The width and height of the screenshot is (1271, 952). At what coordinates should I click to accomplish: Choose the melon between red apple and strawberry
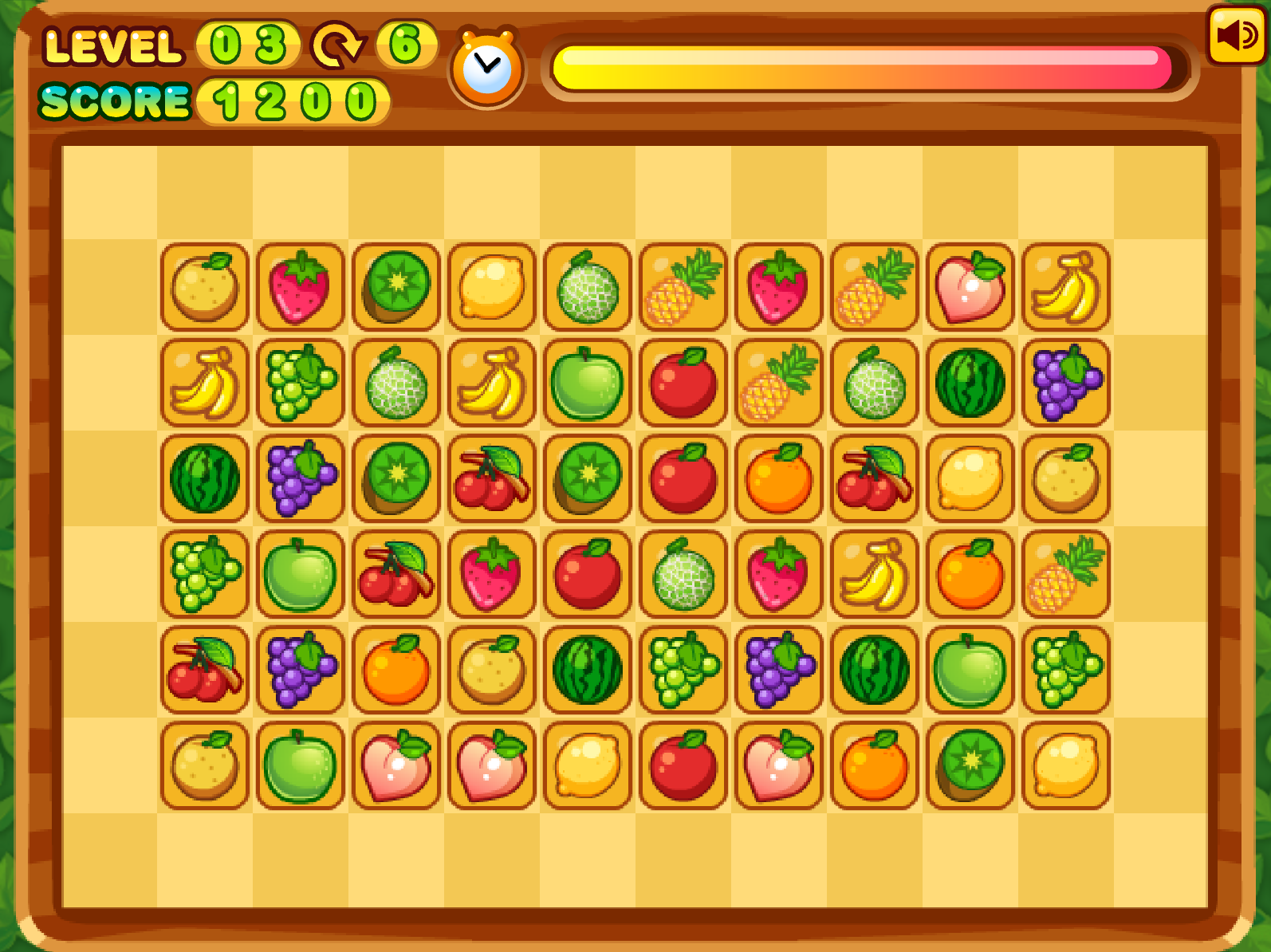tap(683, 574)
